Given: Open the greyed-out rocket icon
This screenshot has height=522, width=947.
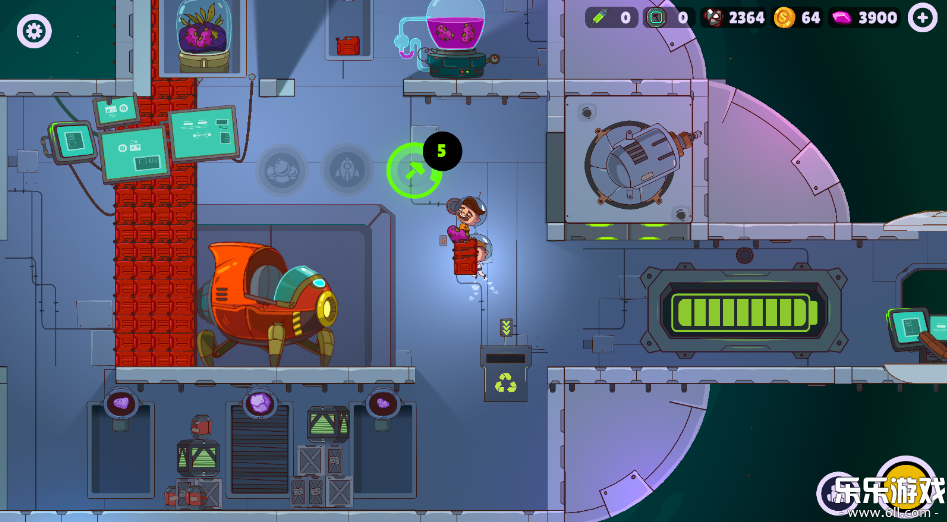Looking at the screenshot, I should pos(347,170).
